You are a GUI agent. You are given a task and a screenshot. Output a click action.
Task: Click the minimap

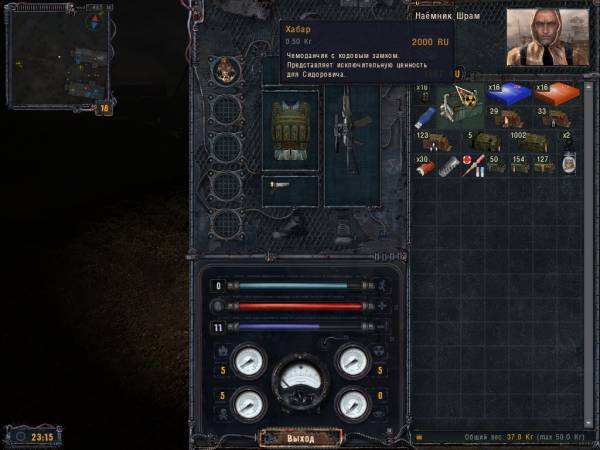coord(60,62)
